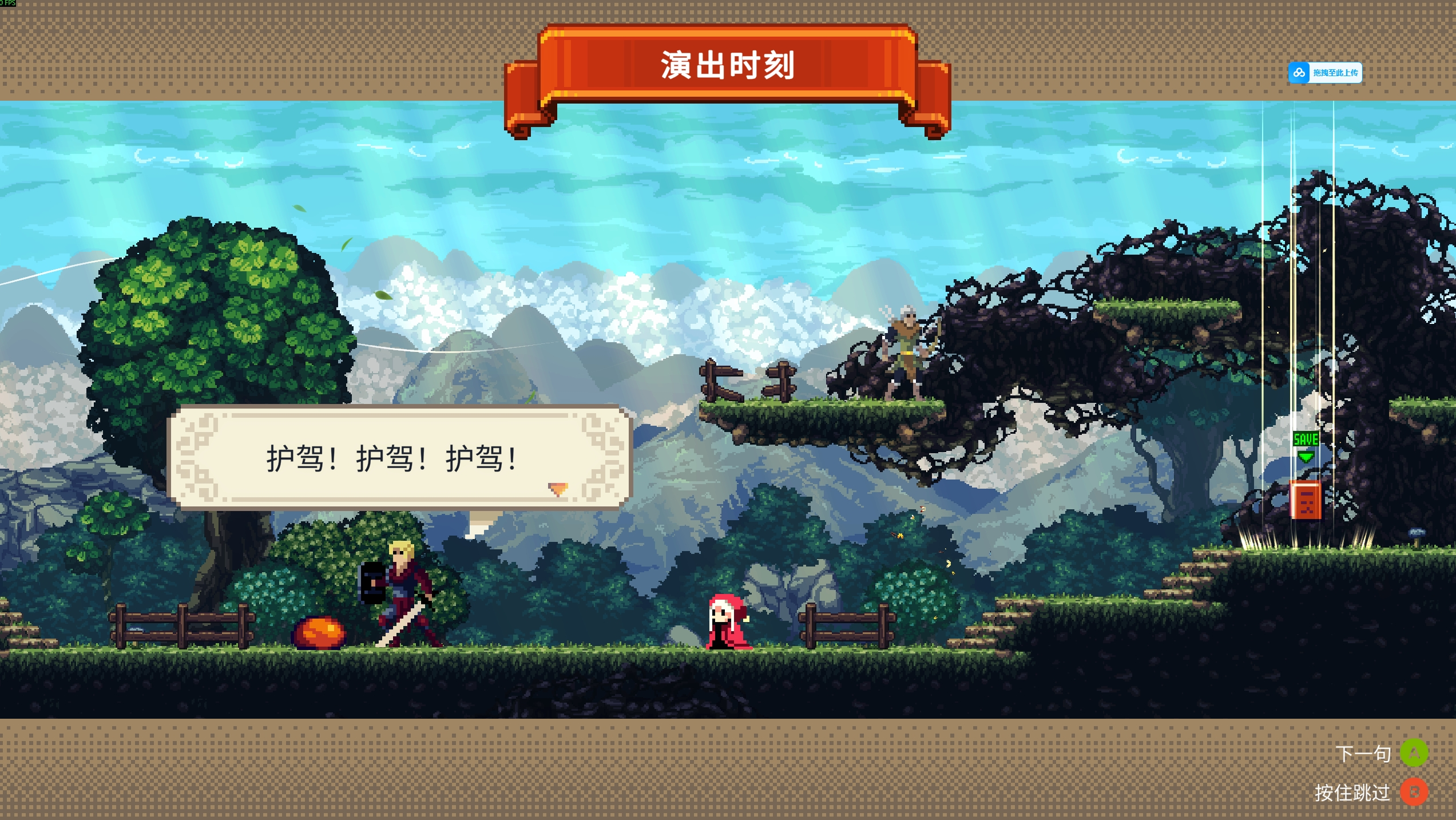Click the 下一句 text label
This screenshot has width=1456, height=820.
click(1366, 754)
